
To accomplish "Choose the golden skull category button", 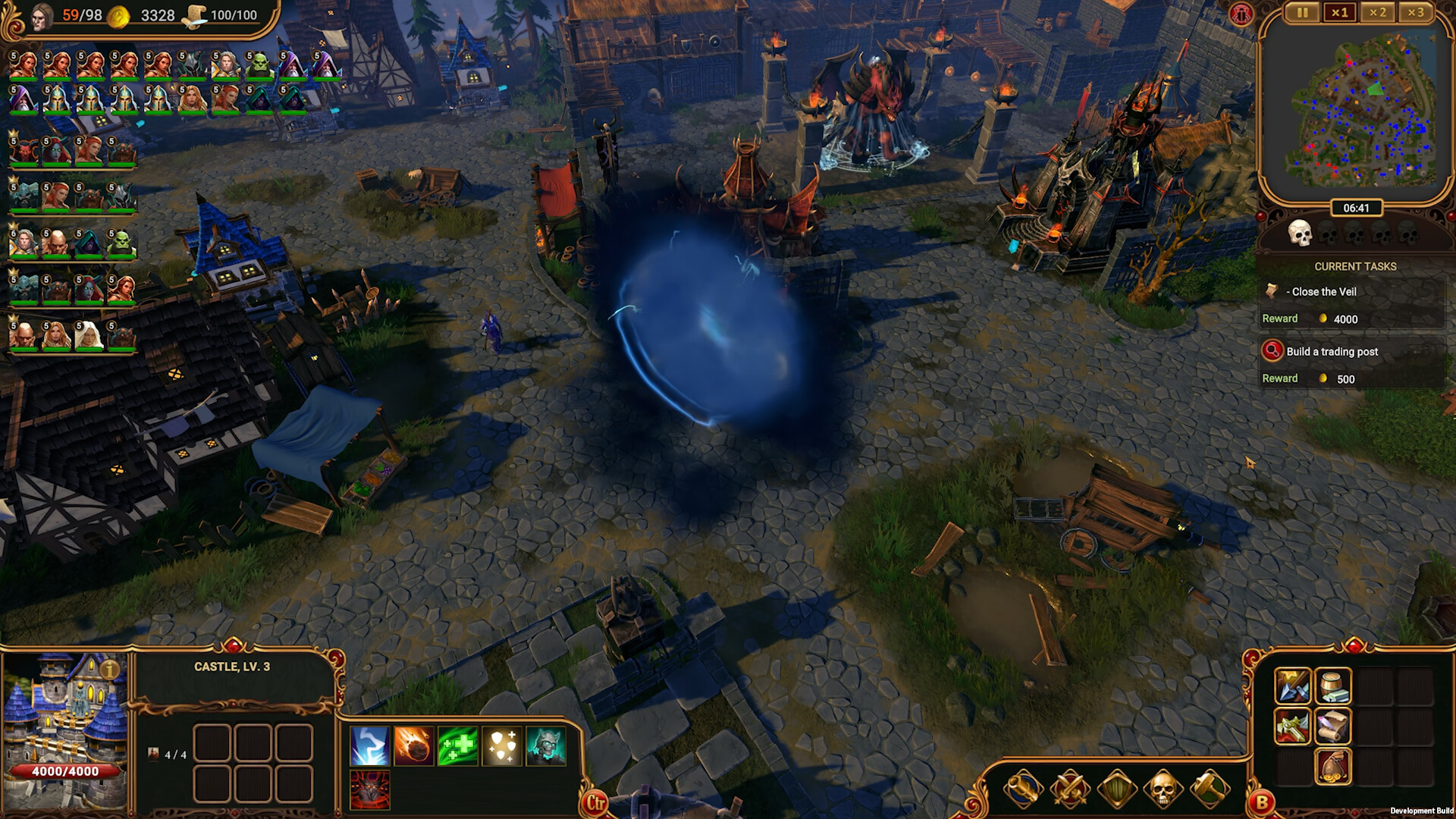I will pyautogui.click(x=1163, y=789).
